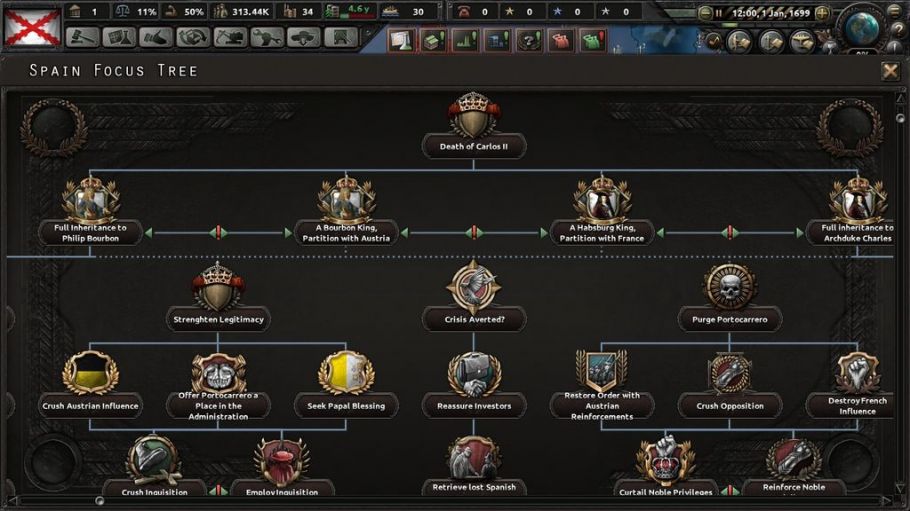Decrease game speed with minus button
Viewport: 910px width, 511px height.
706,13
